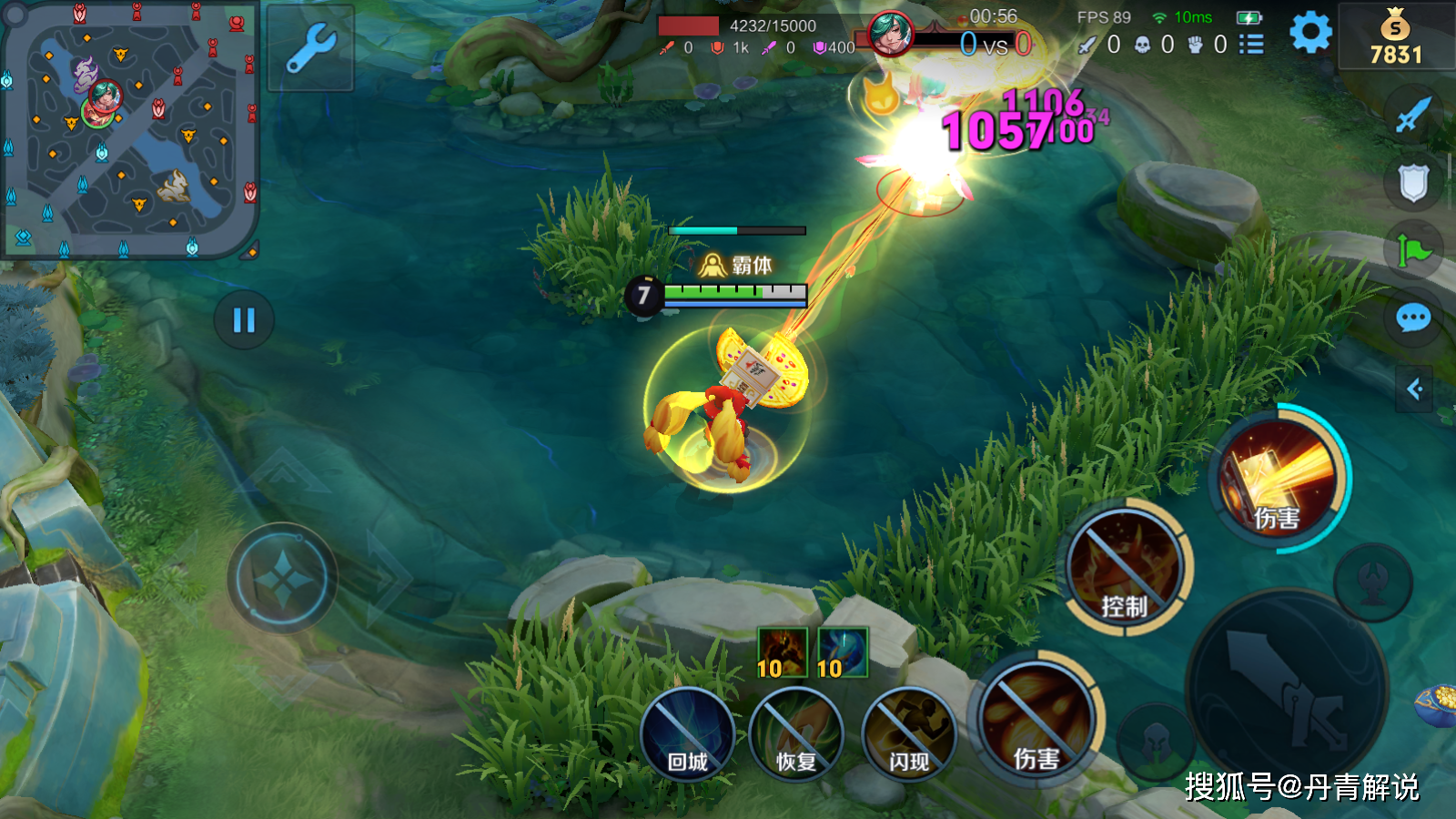Open the wrench tool panel

pyautogui.click(x=310, y=48)
